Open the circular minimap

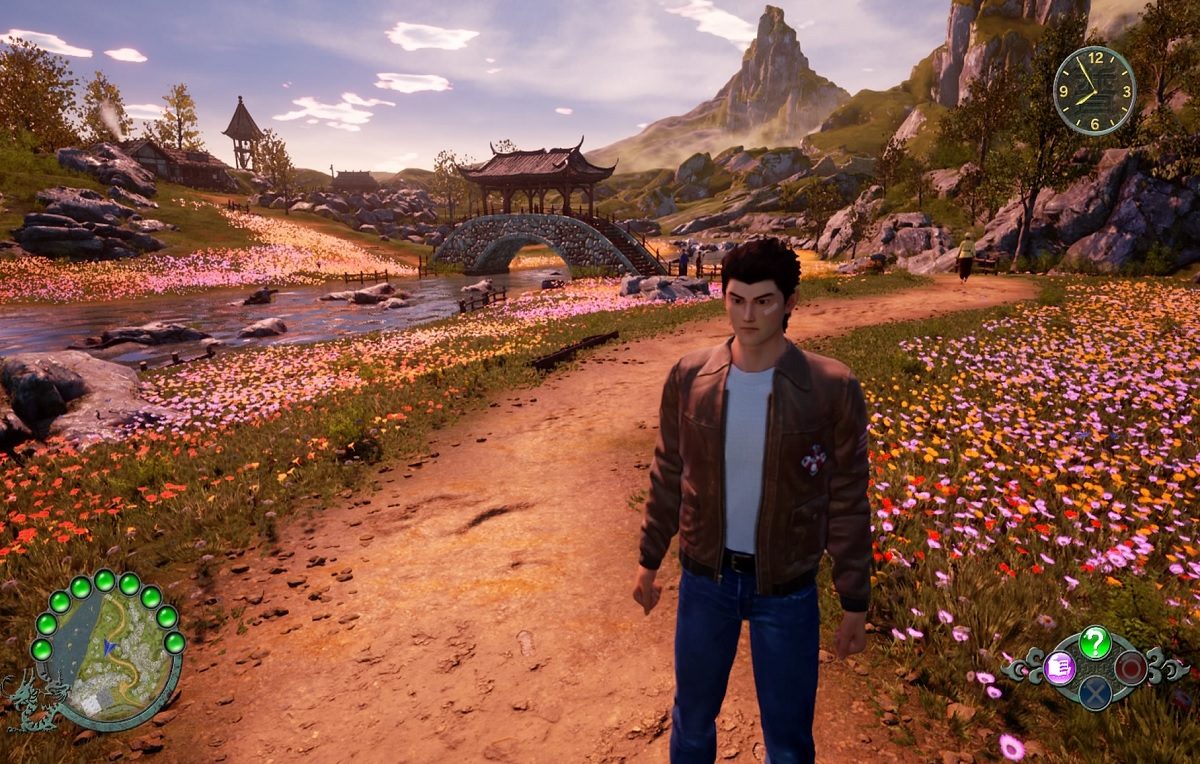pos(110,651)
